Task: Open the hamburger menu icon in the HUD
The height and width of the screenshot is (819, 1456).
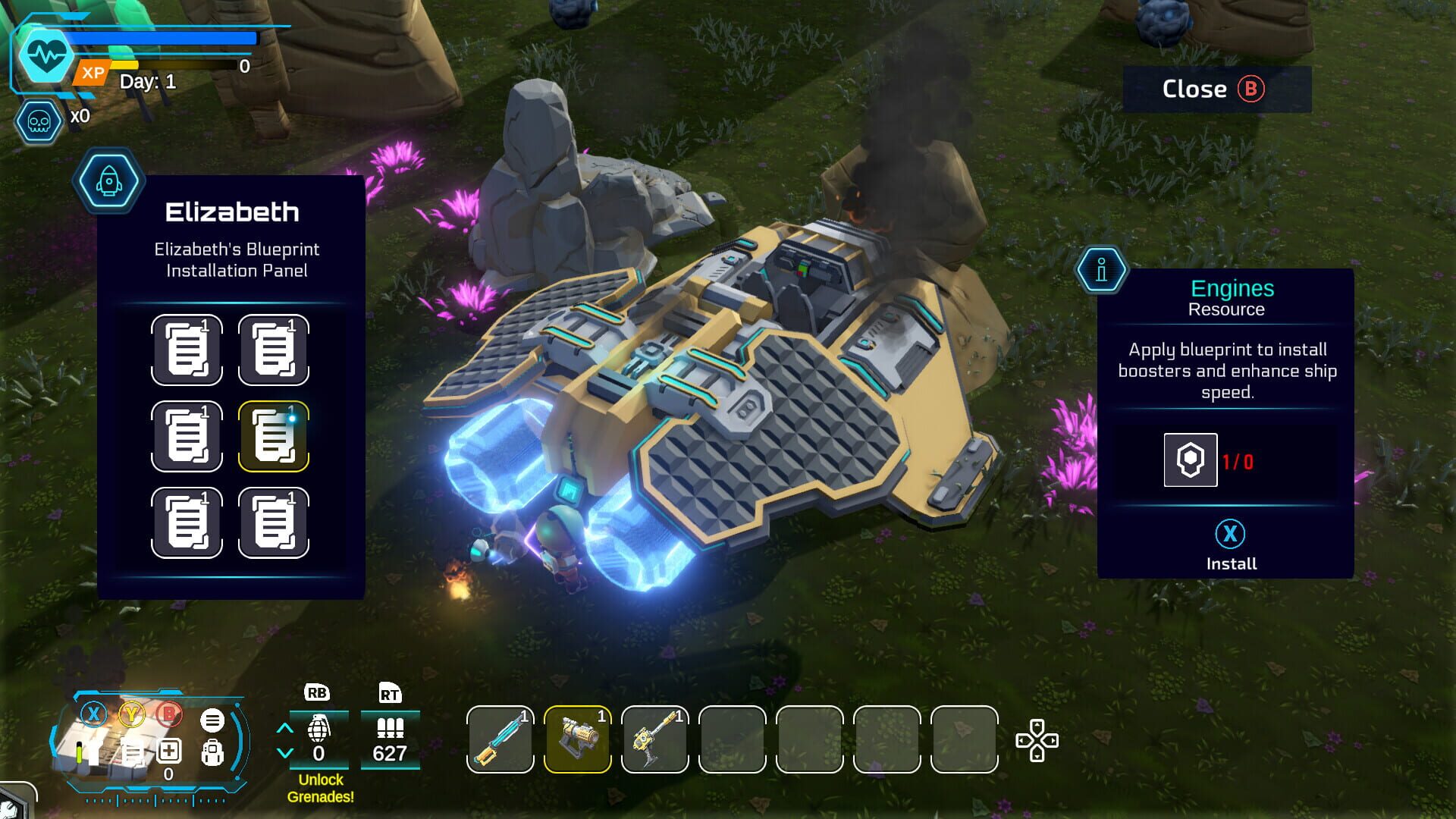Action: coord(212,719)
